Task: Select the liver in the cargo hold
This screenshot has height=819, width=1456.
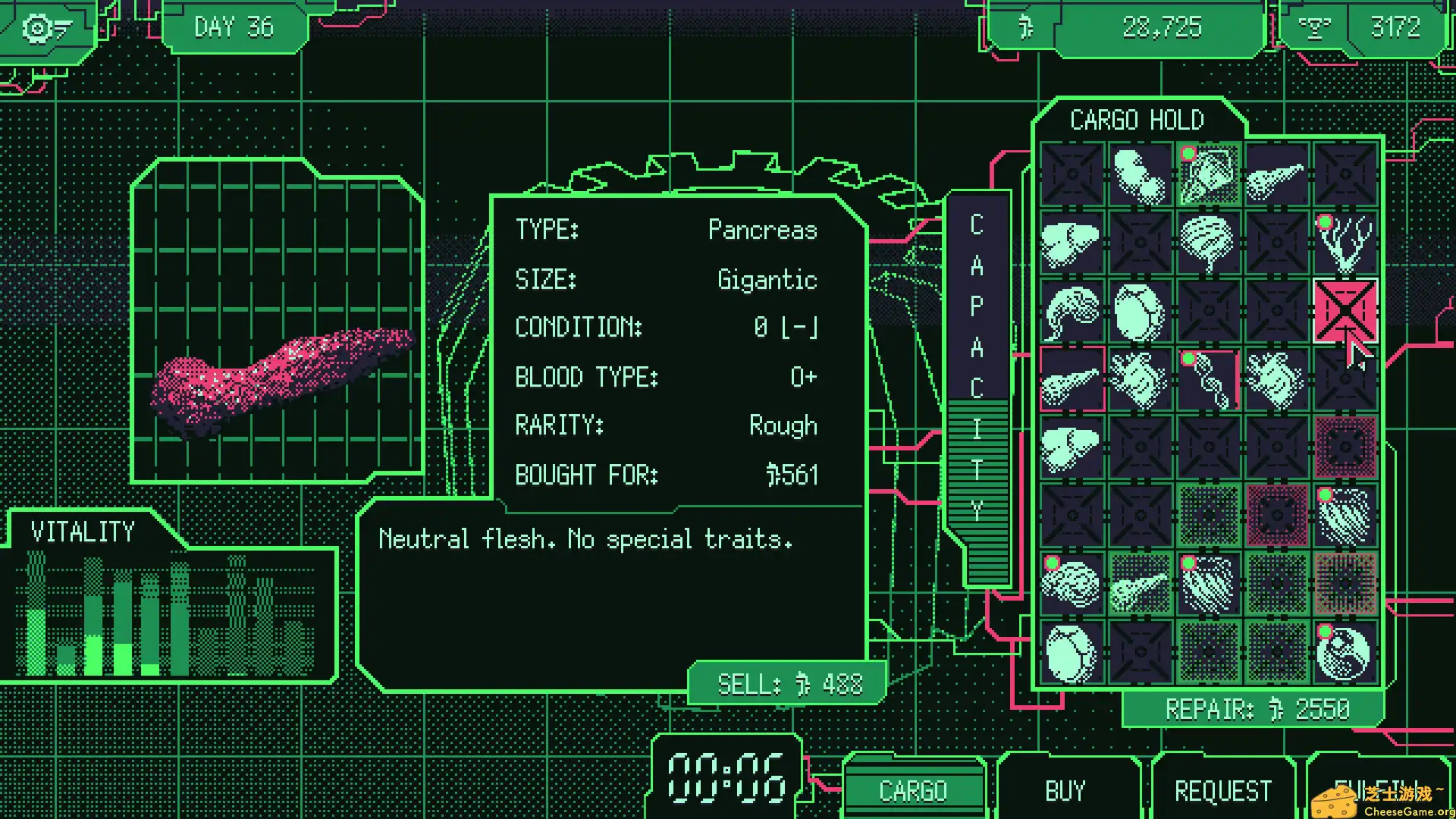Action: coord(1072,243)
